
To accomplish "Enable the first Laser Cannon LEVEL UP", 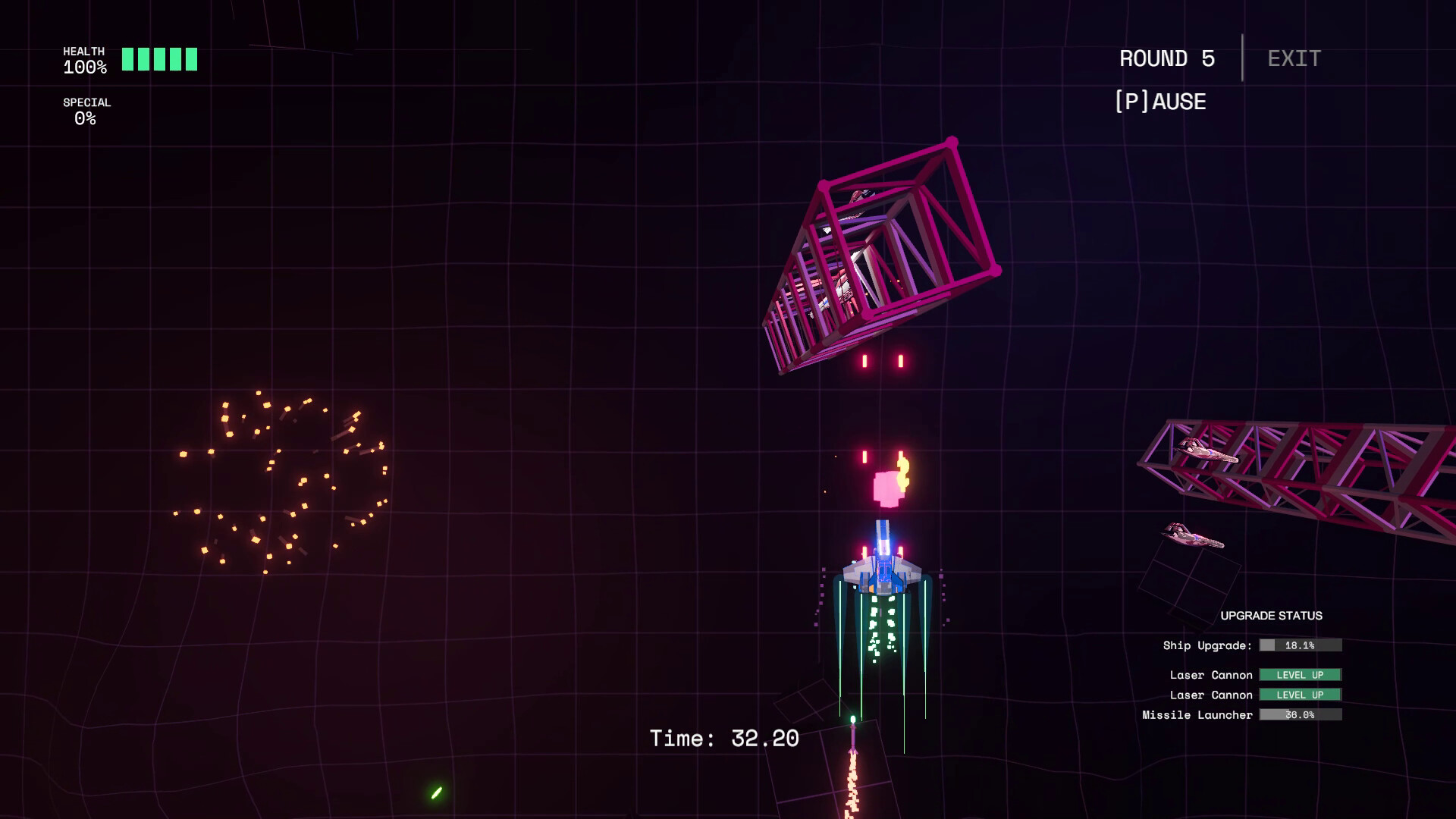I will (1299, 674).
